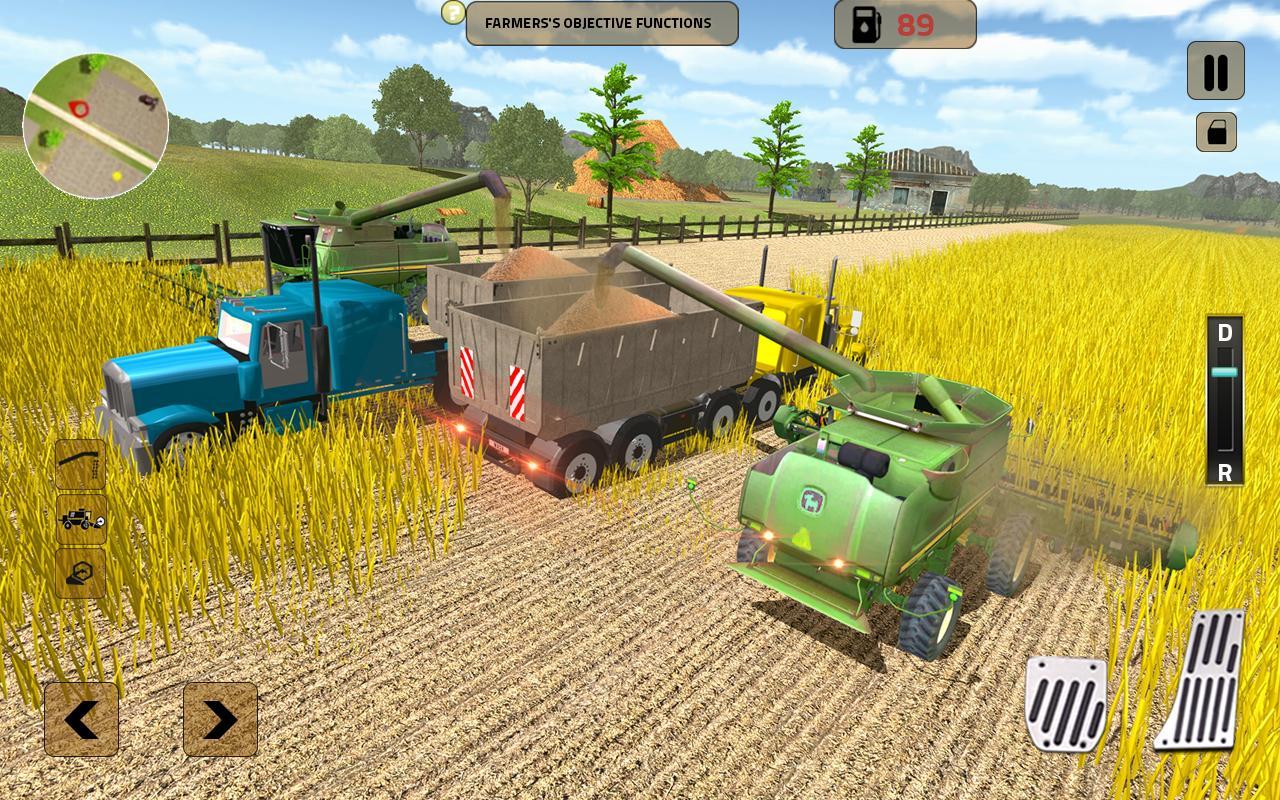Shift gear to D for drive
Image resolution: width=1280 pixels, height=800 pixels.
coord(1224,333)
